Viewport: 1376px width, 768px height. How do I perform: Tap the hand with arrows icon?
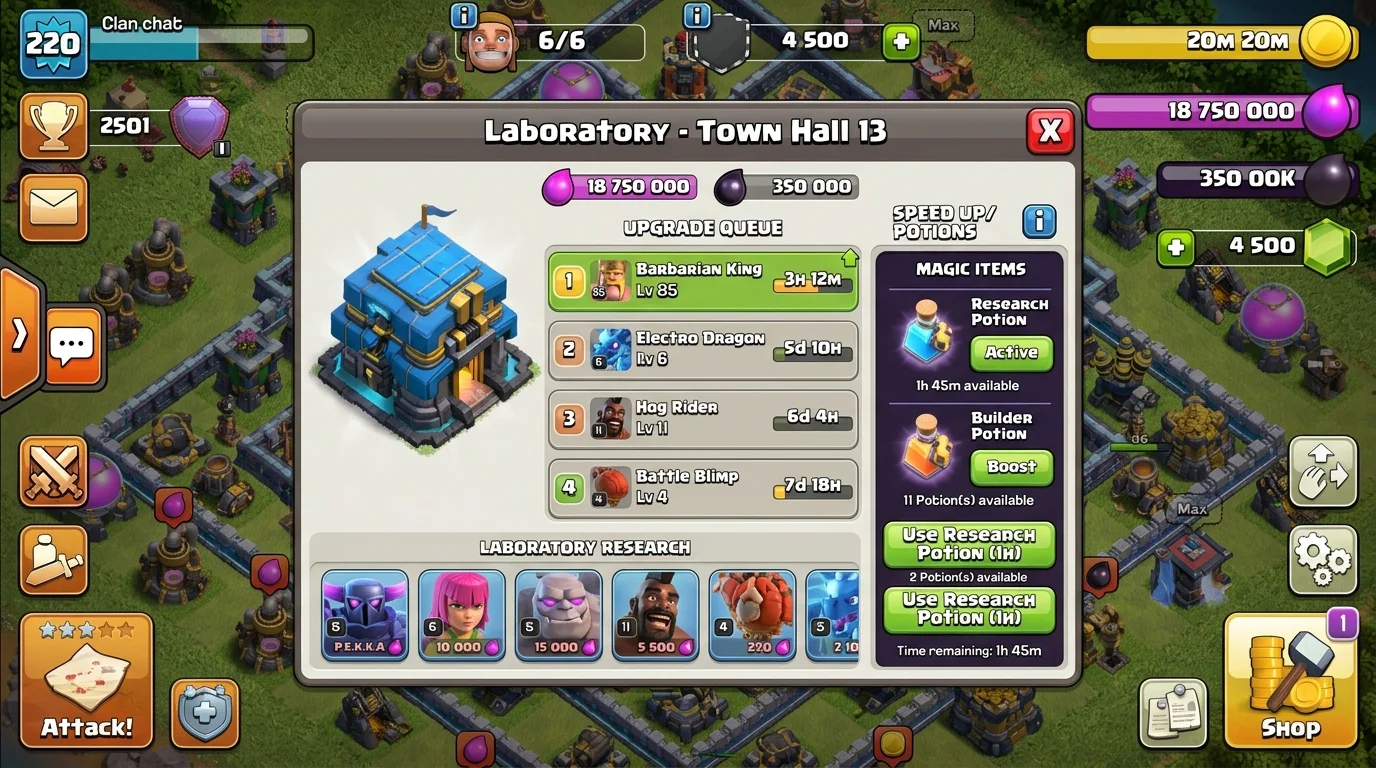click(1322, 471)
